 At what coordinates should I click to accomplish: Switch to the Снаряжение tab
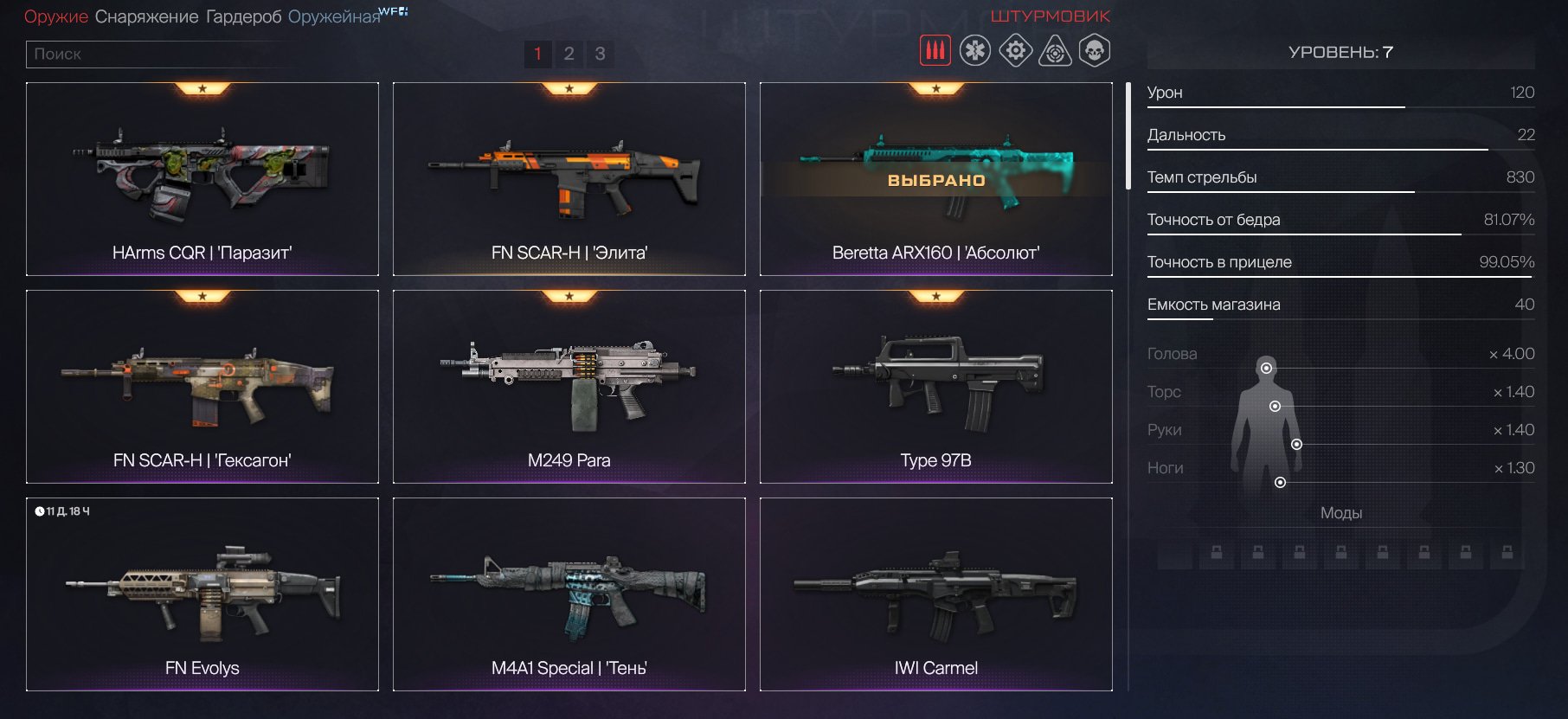(x=146, y=16)
